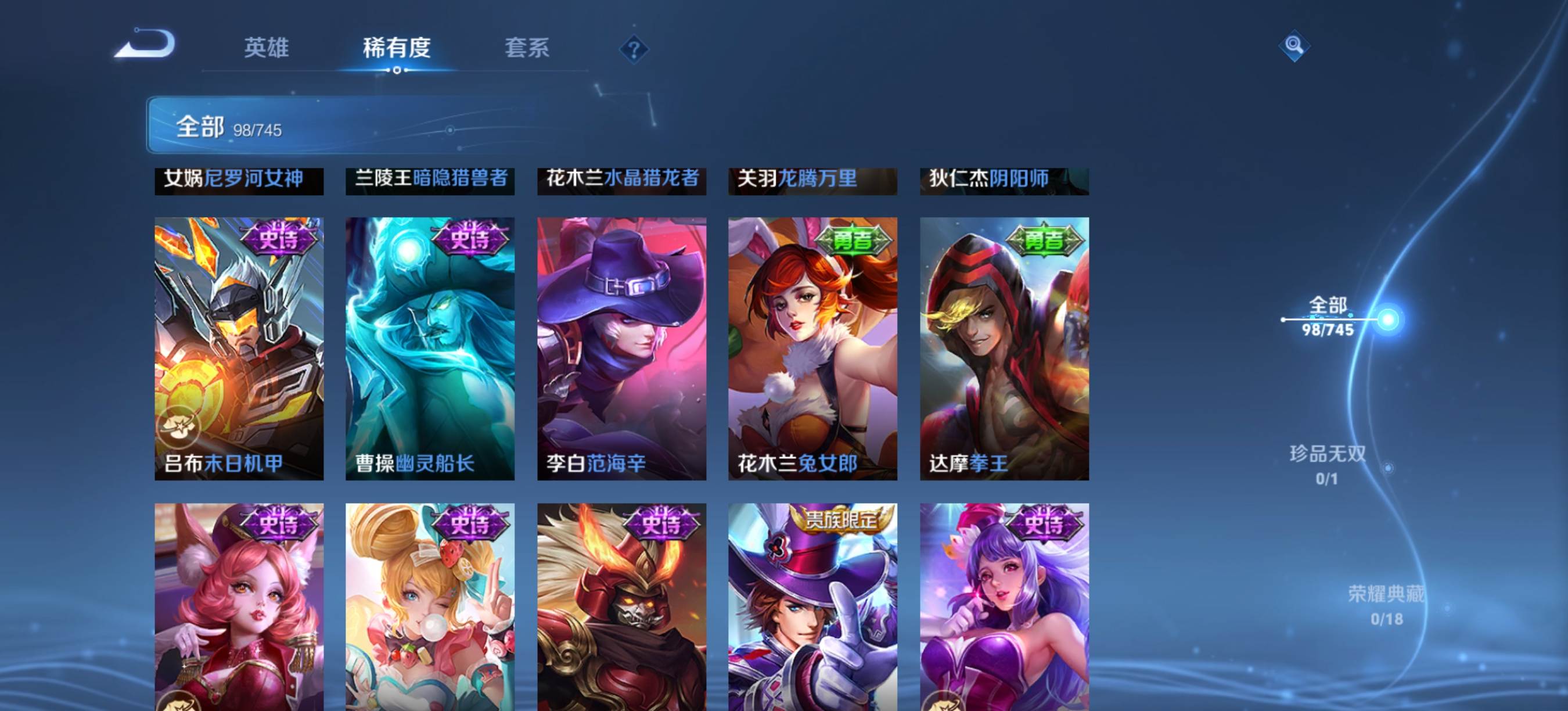Switch to the 英雄 tab

point(266,48)
